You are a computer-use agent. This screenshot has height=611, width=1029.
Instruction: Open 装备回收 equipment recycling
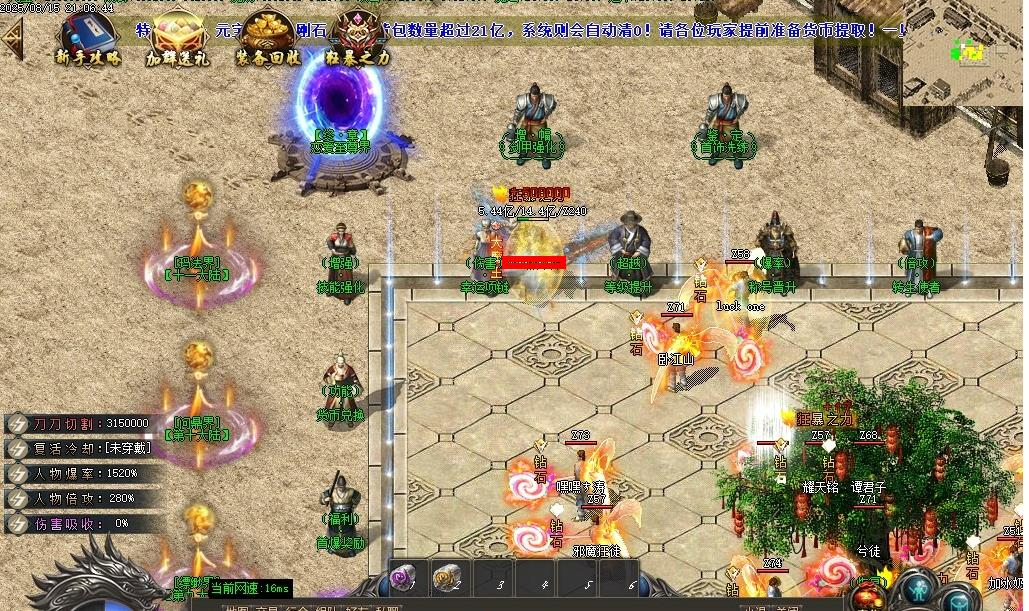pyautogui.click(x=265, y=38)
